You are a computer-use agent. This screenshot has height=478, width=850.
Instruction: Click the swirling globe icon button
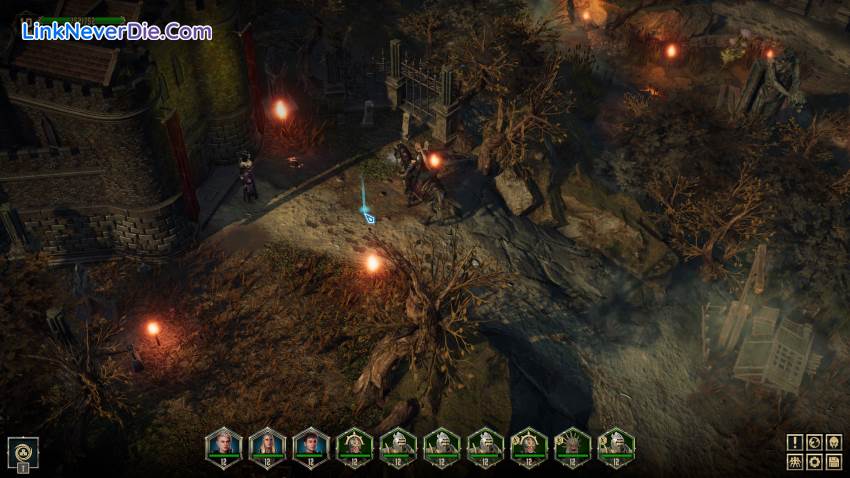click(814, 442)
